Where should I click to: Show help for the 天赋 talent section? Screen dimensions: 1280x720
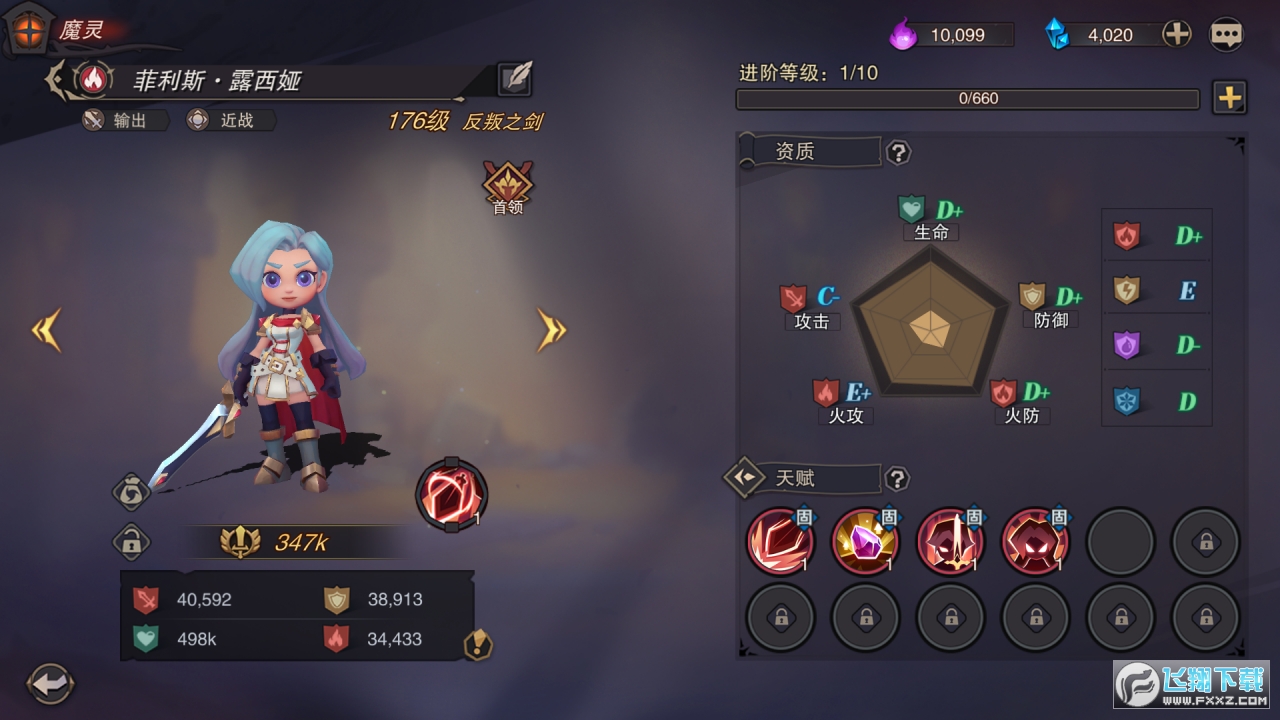click(898, 479)
